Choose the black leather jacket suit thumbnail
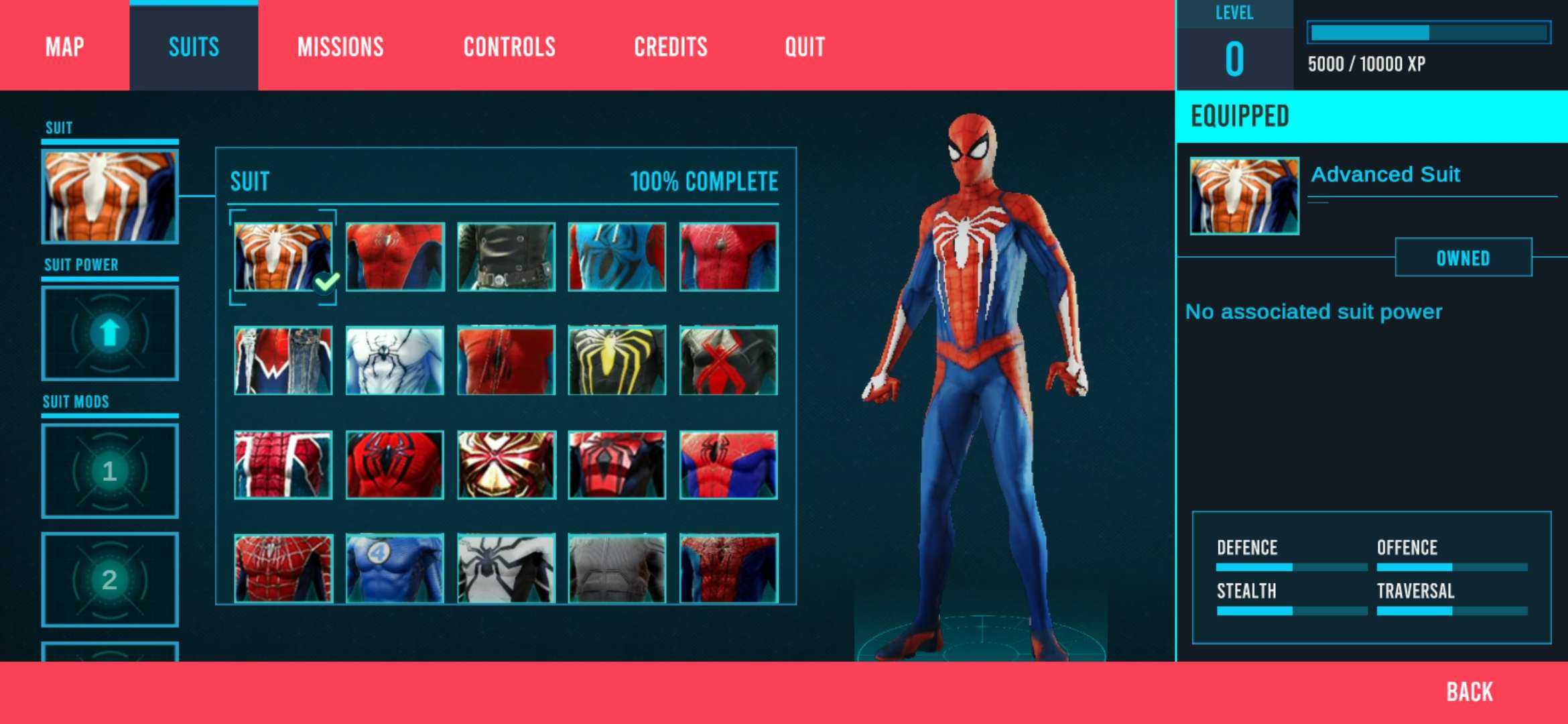Screen dimensions: 1568x724 coord(506,257)
